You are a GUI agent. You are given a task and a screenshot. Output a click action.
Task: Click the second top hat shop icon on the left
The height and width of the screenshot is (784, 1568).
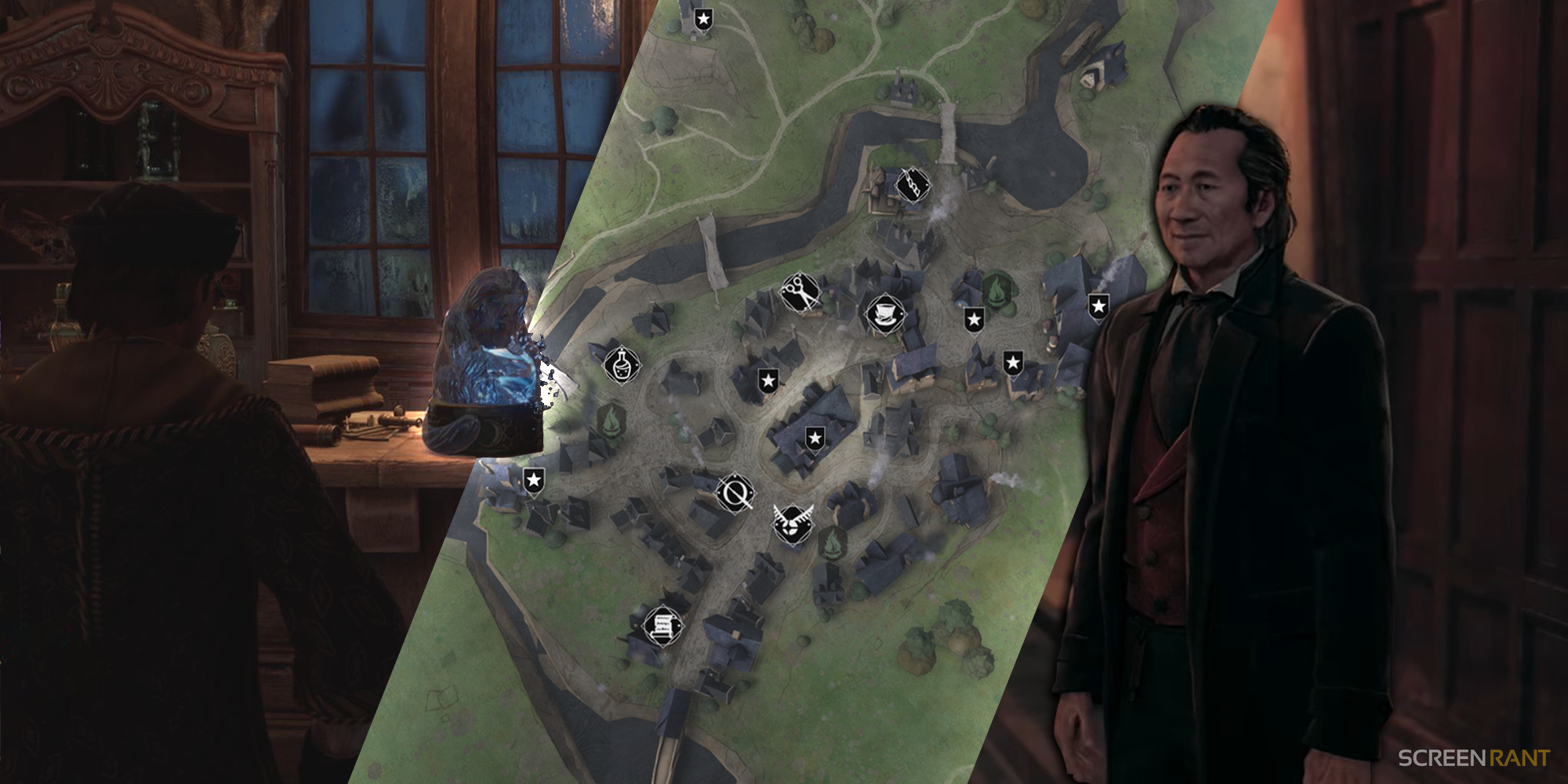[x=886, y=312]
